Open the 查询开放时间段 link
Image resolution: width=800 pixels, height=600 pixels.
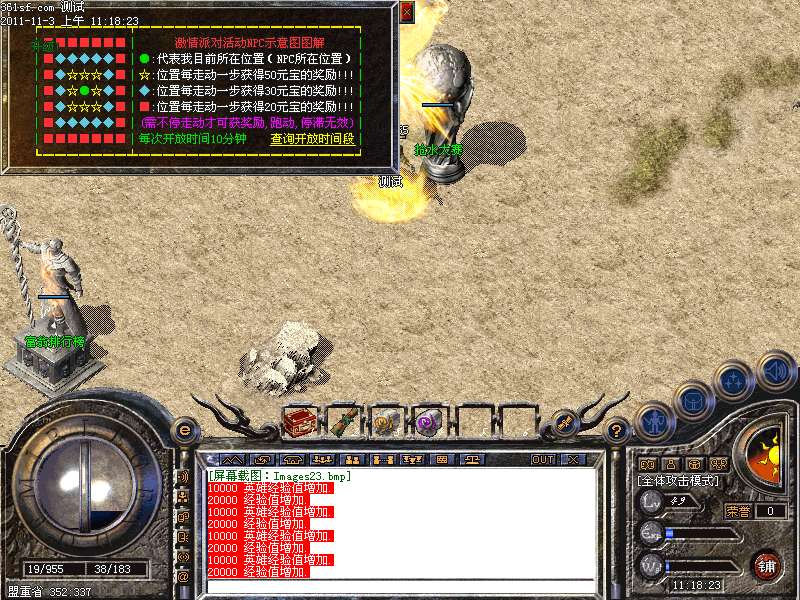[312, 139]
